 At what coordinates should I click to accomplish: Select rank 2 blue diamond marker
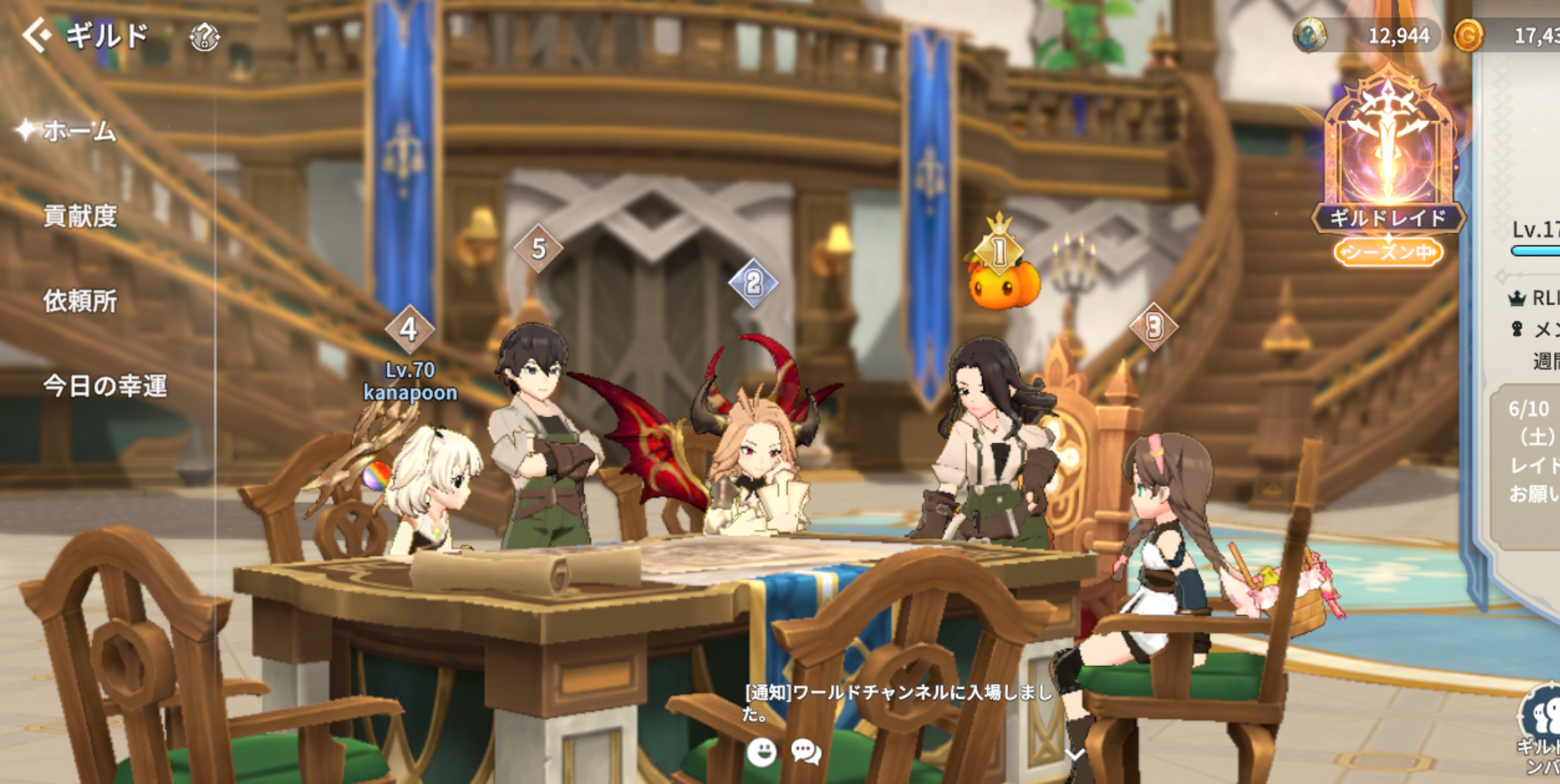(753, 283)
